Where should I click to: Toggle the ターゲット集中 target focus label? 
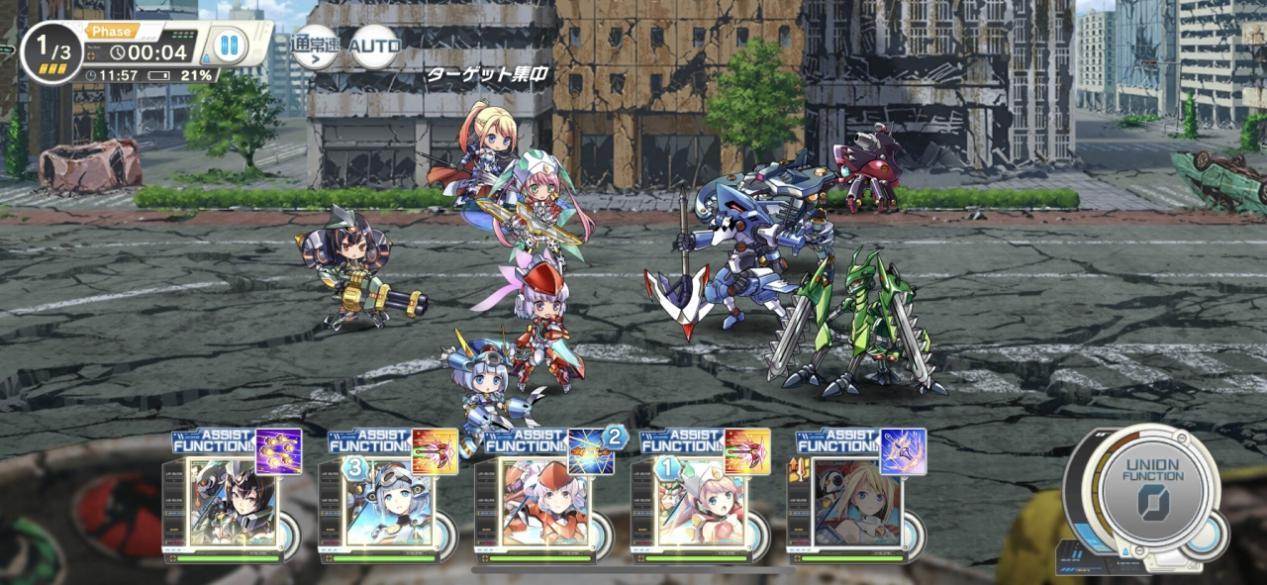click(x=490, y=76)
